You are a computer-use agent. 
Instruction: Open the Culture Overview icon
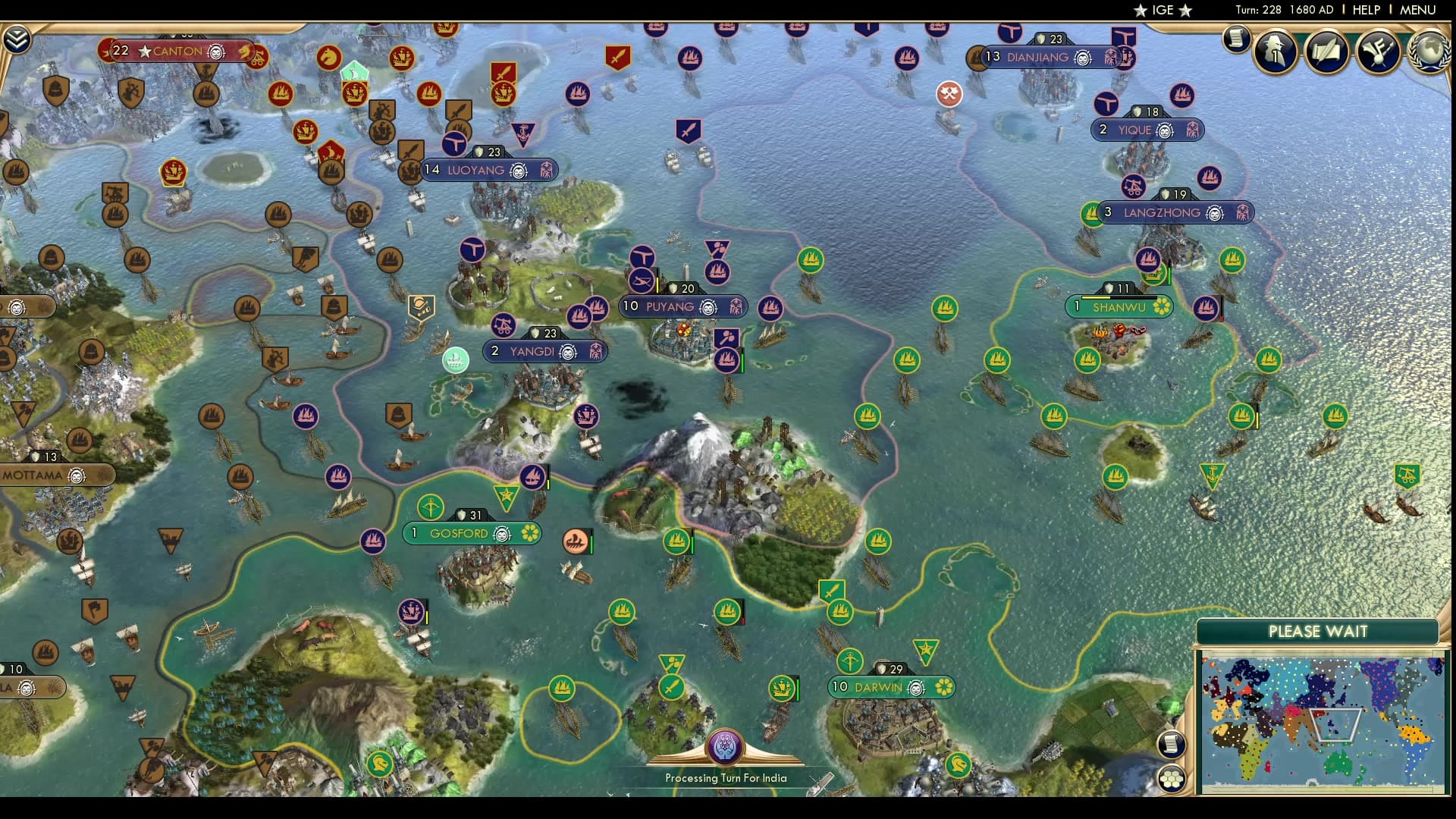pos(1377,52)
